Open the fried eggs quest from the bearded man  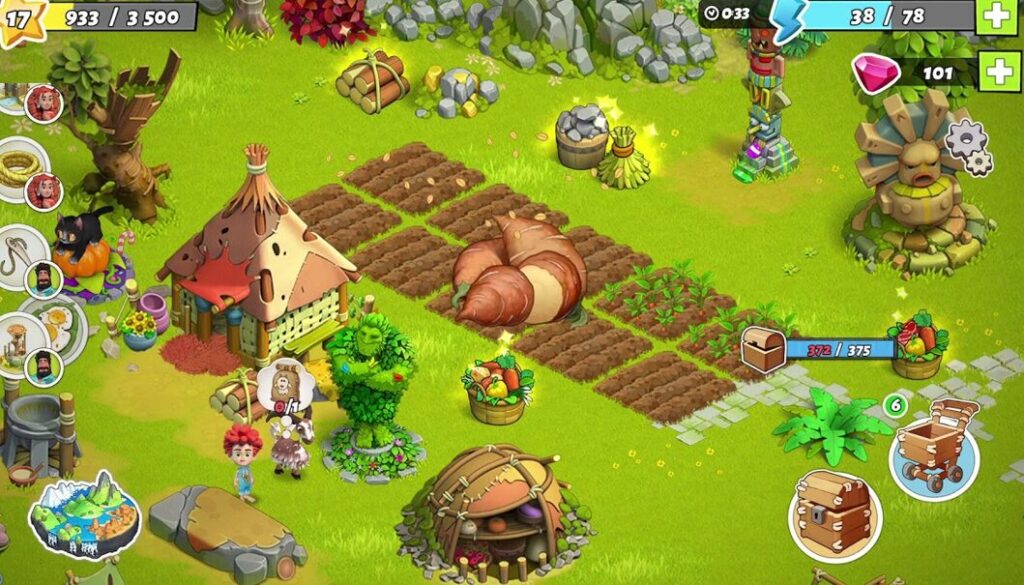57,326
